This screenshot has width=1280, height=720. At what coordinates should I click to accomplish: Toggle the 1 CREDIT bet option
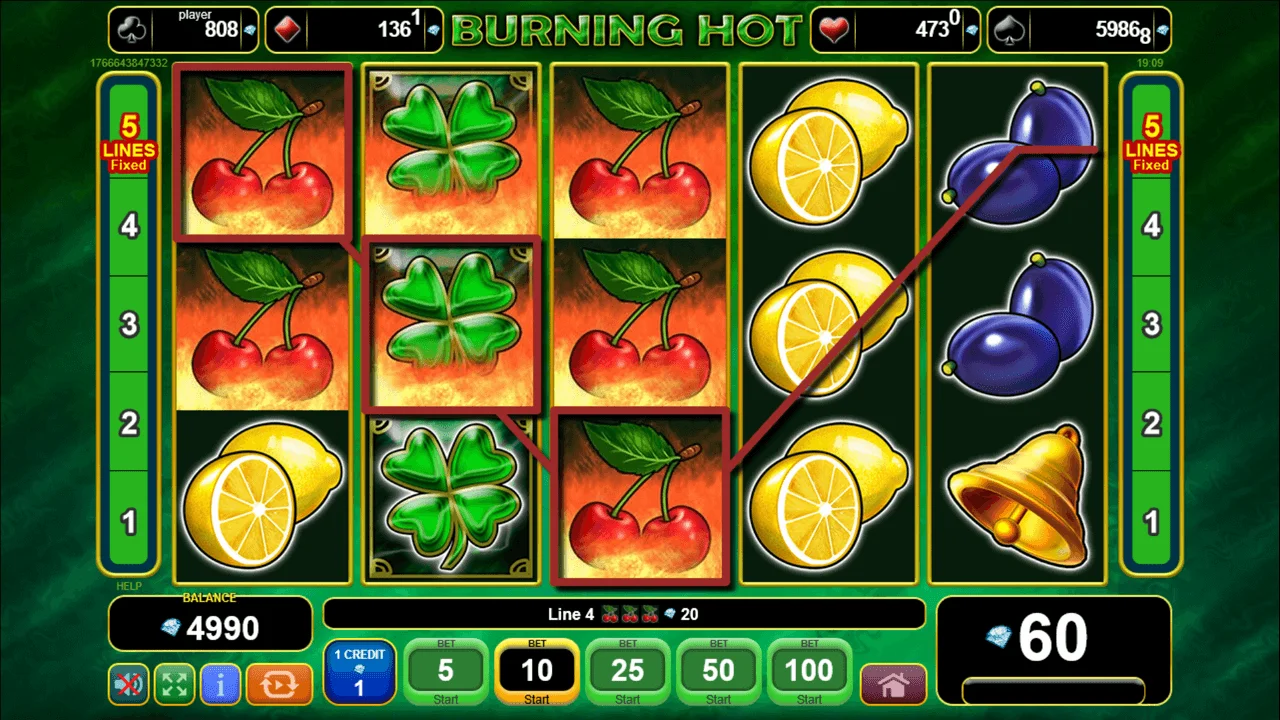[361, 671]
